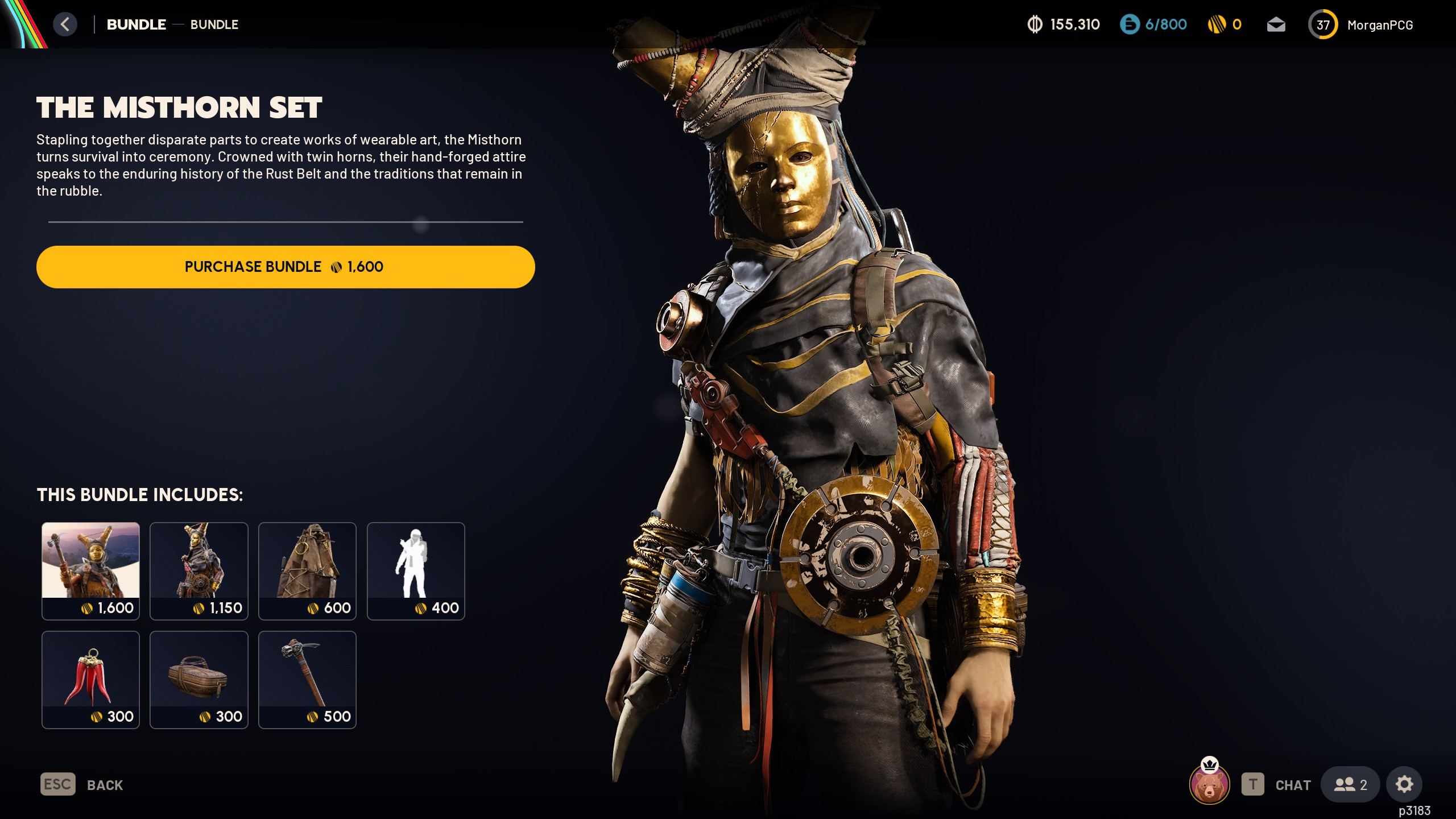Click the blue 6/800 currency counter
This screenshot has height=819, width=1456.
click(1153, 24)
